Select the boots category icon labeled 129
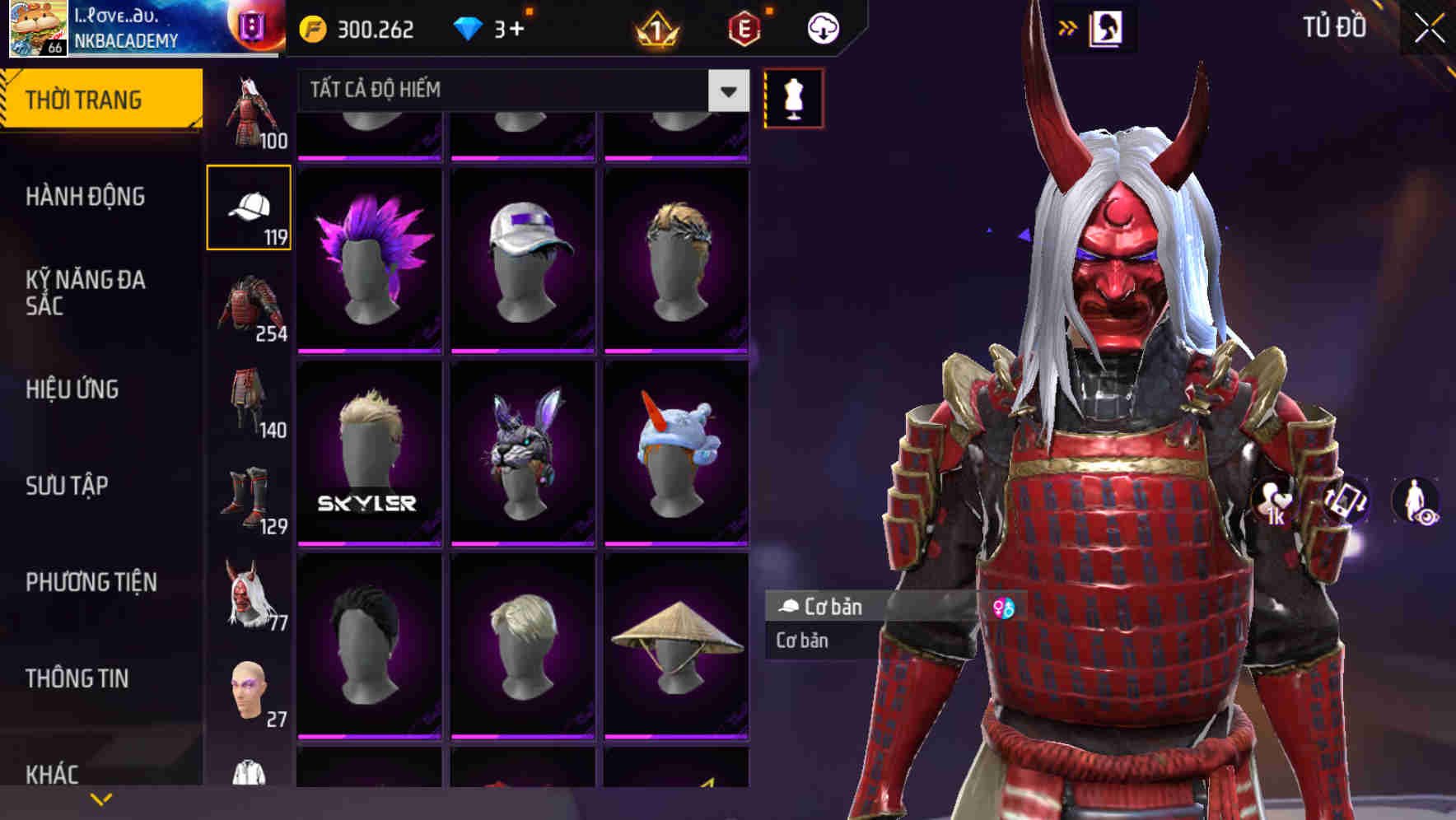This screenshot has height=820, width=1456. click(247, 492)
